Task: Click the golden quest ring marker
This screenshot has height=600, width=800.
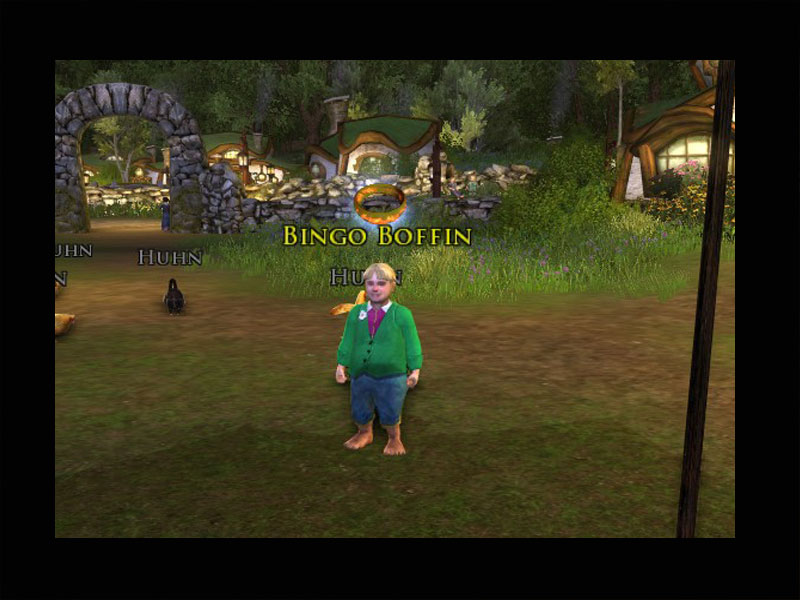Action: (x=379, y=201)
